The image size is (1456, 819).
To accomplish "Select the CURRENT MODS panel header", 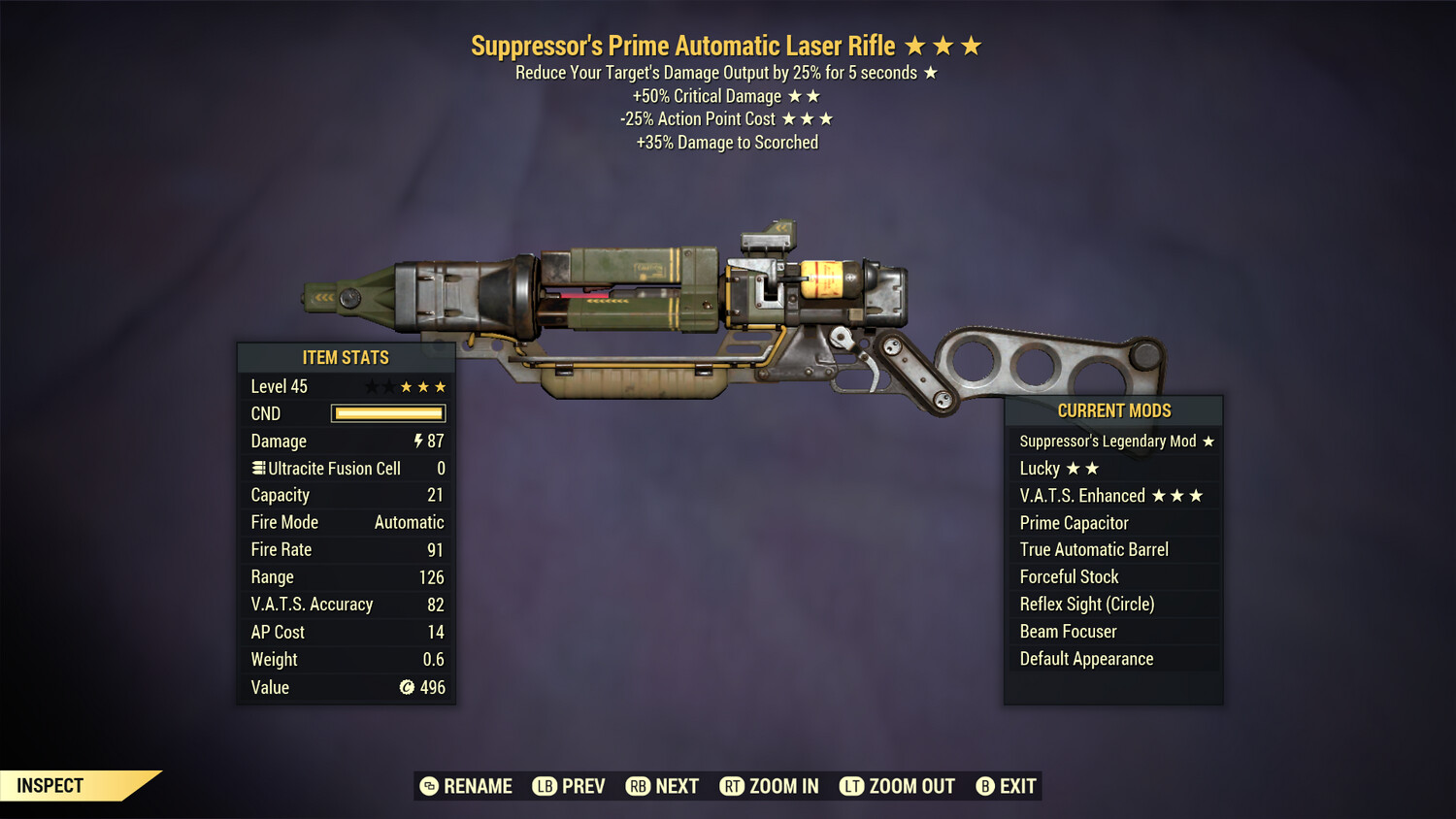I will pos(1112,410).
